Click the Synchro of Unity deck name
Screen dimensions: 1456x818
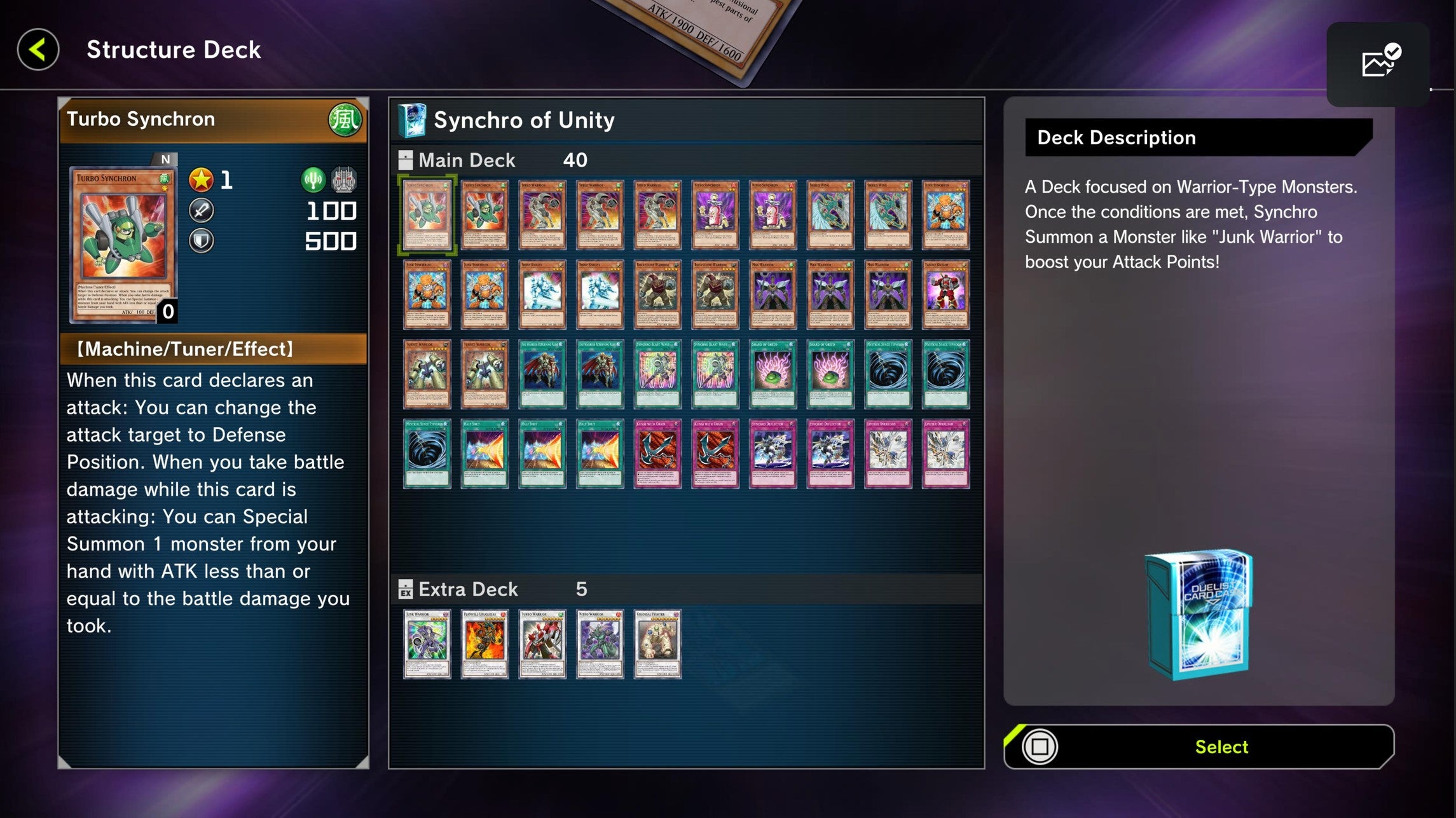[x=523, y=119]
